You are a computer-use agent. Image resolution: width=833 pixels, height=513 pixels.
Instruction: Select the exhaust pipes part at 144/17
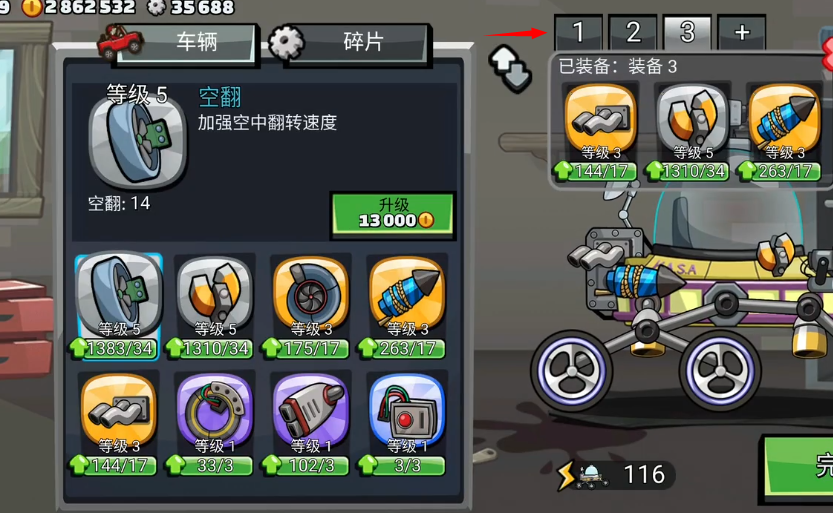(119, 417)
